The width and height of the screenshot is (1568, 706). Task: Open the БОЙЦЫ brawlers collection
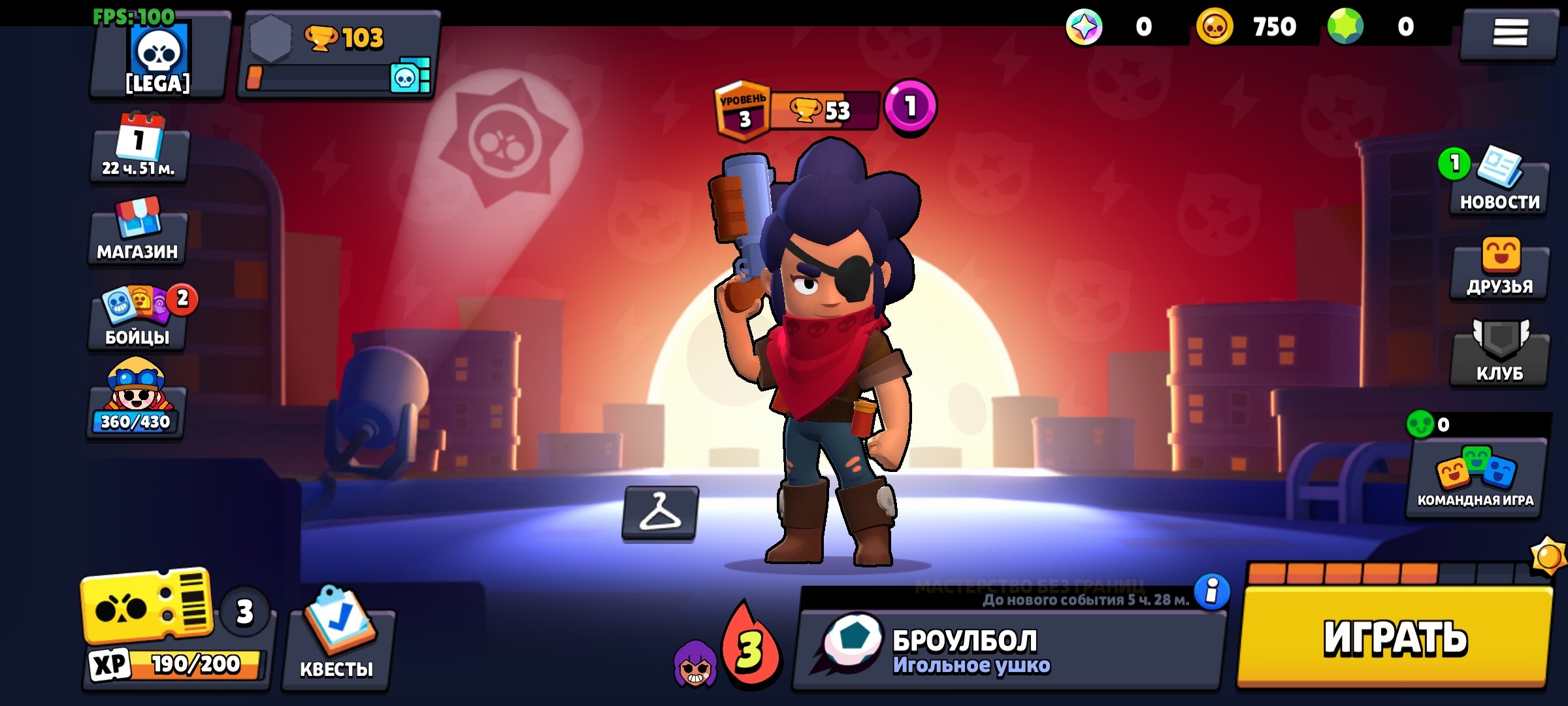[137, 318]
